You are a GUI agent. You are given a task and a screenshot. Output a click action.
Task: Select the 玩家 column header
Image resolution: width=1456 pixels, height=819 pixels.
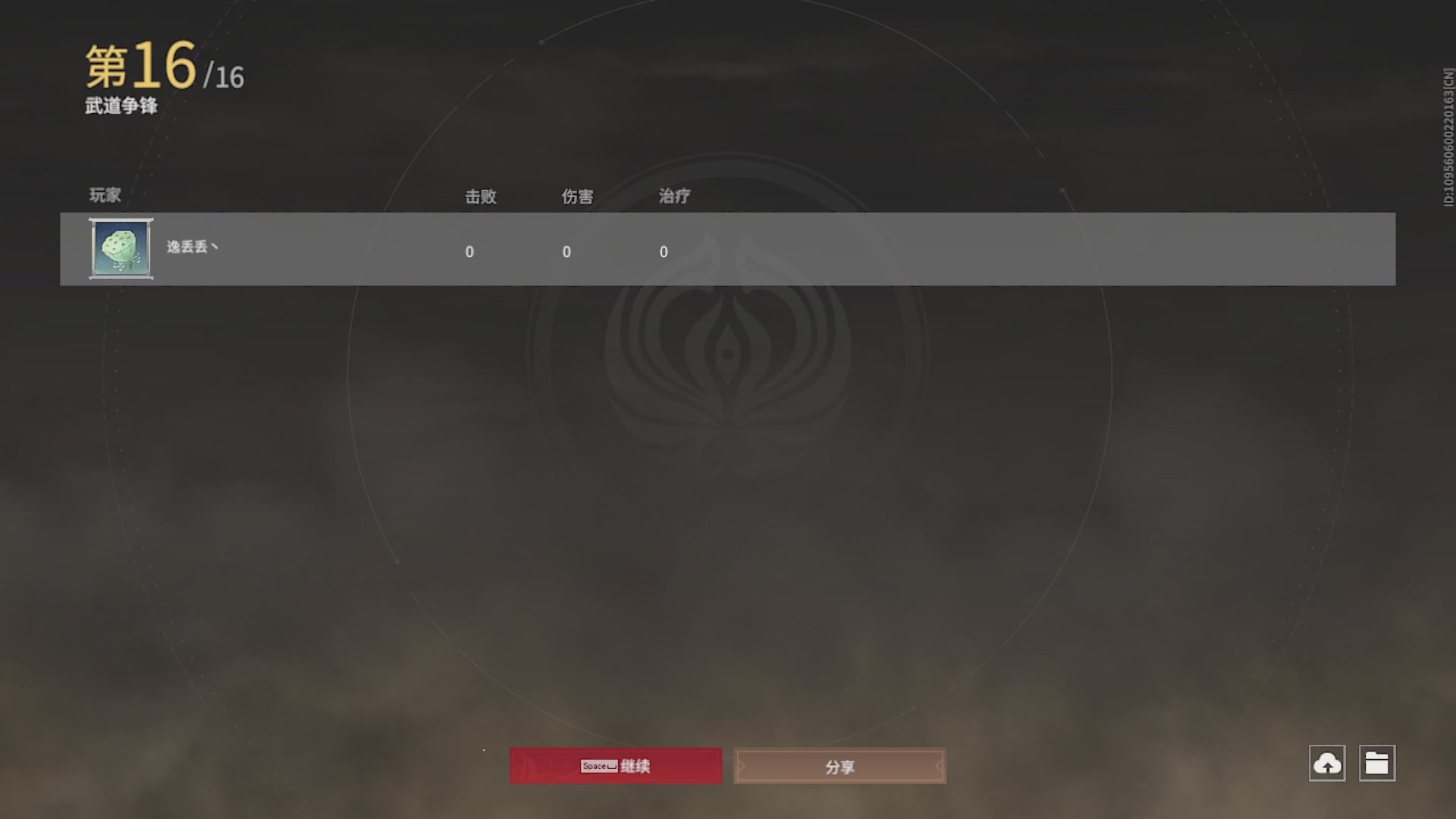click(x=104, y=196)
